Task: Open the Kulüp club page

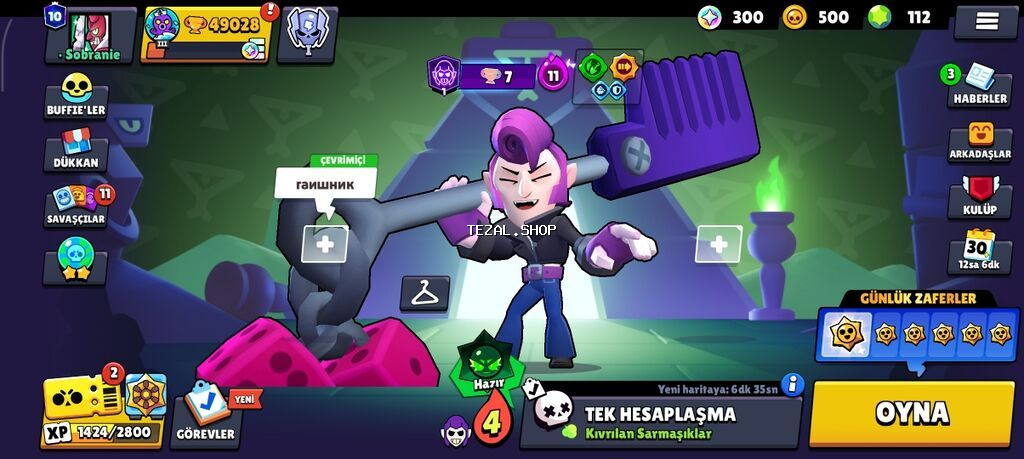Action: 980,196
